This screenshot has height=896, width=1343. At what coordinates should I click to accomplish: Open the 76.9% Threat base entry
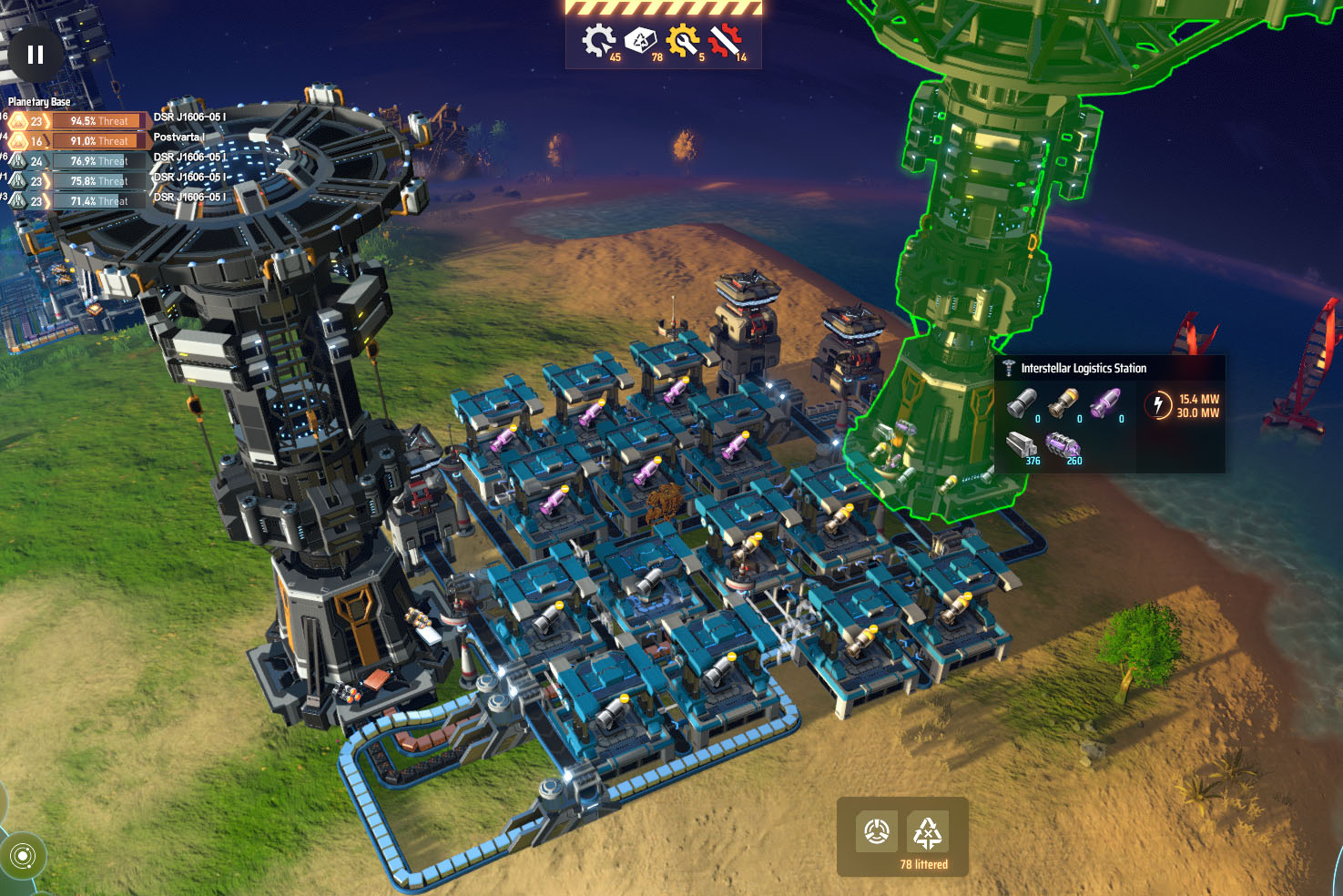click(x=99, y=161)
